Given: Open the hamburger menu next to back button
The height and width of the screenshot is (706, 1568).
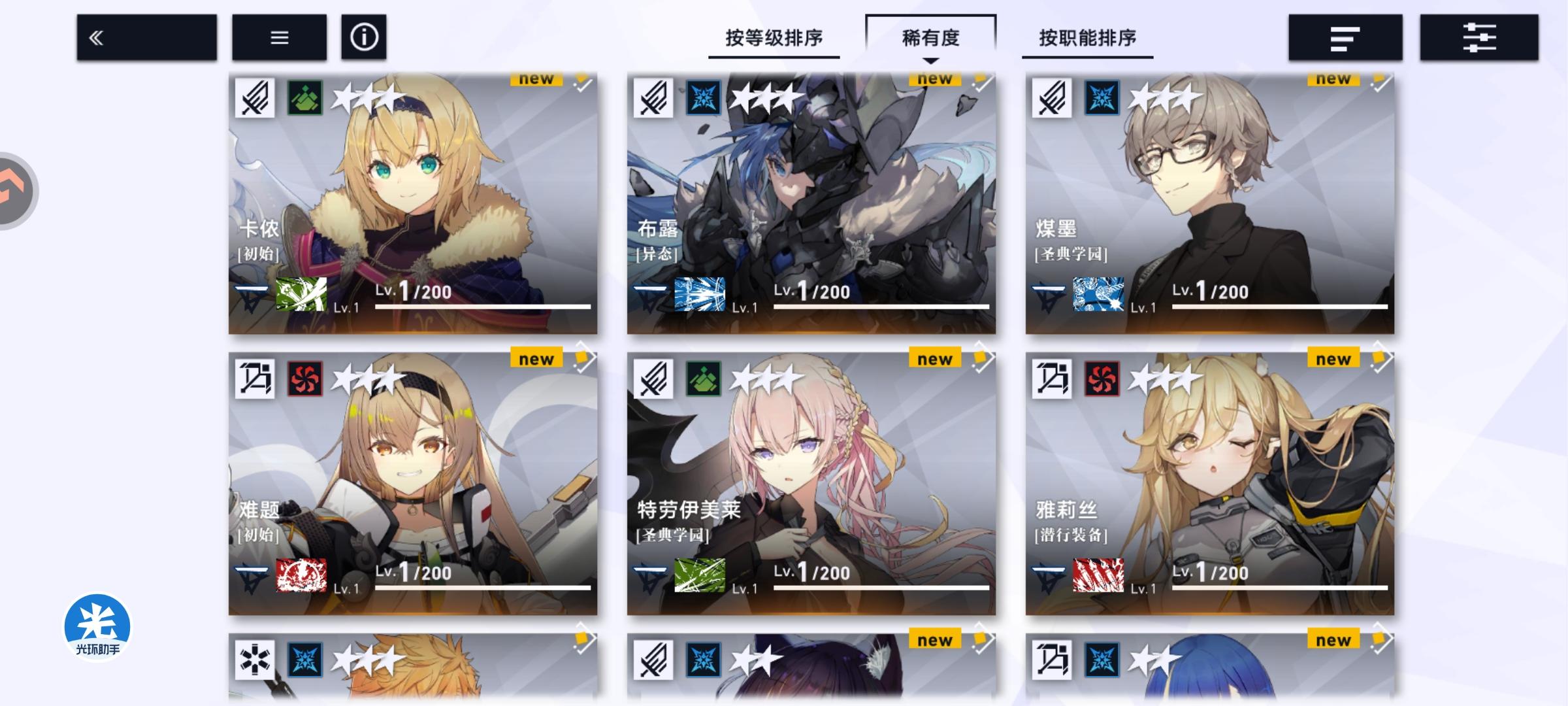Looking at the screenshot, I should [280, 37].
